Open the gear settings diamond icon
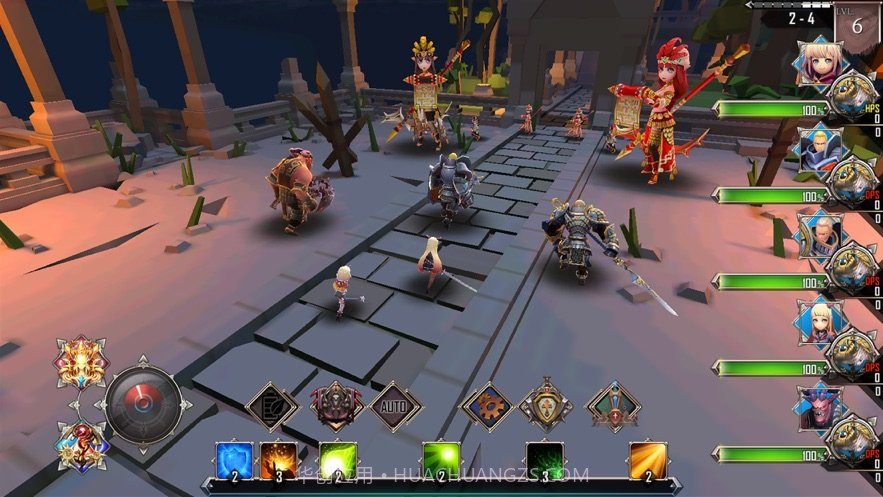This screenshot has width=883, height=497. [488, 407]
